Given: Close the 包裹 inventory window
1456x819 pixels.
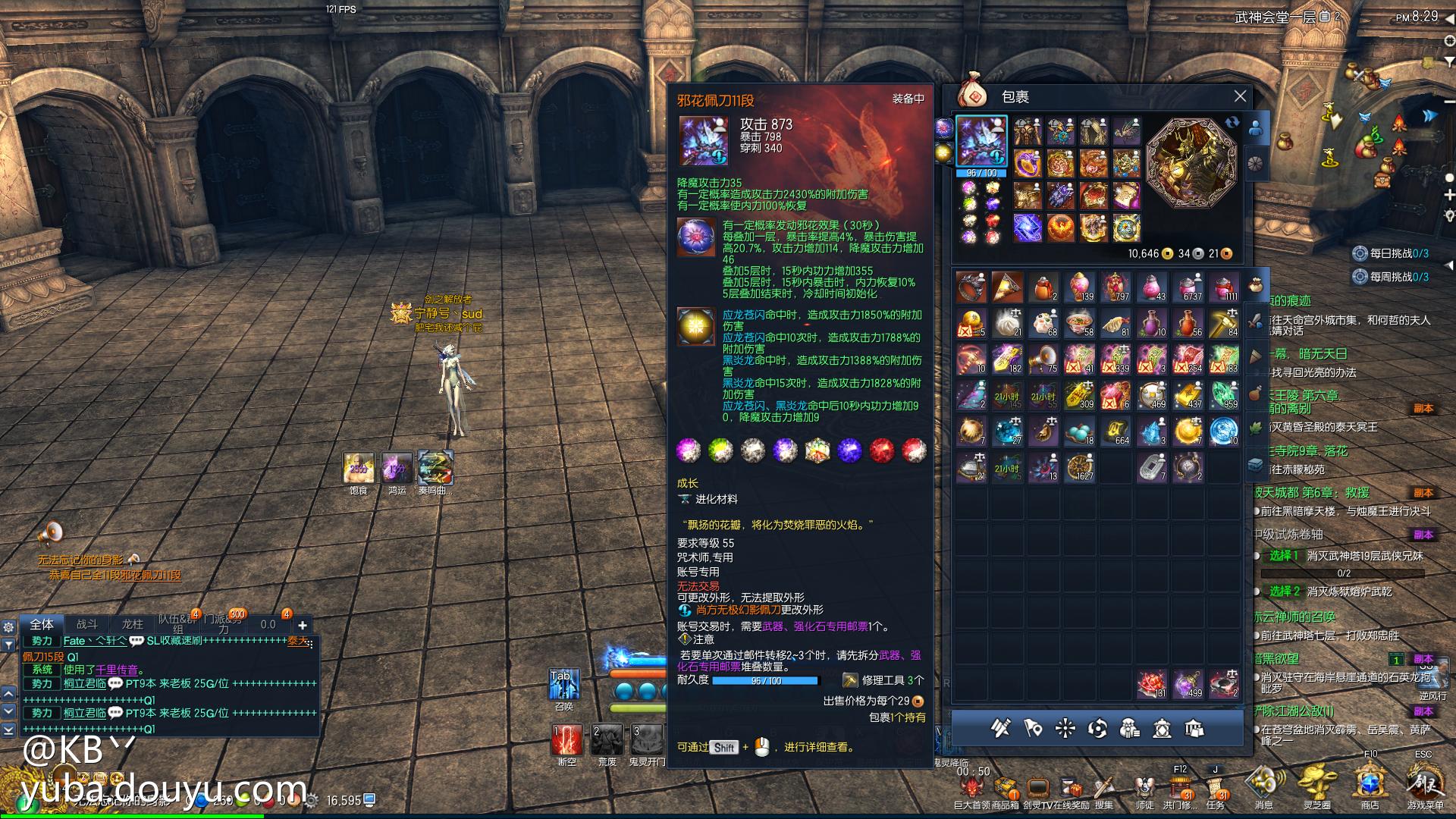Looking at the screenshot, I should click(x=1240, y=96).
